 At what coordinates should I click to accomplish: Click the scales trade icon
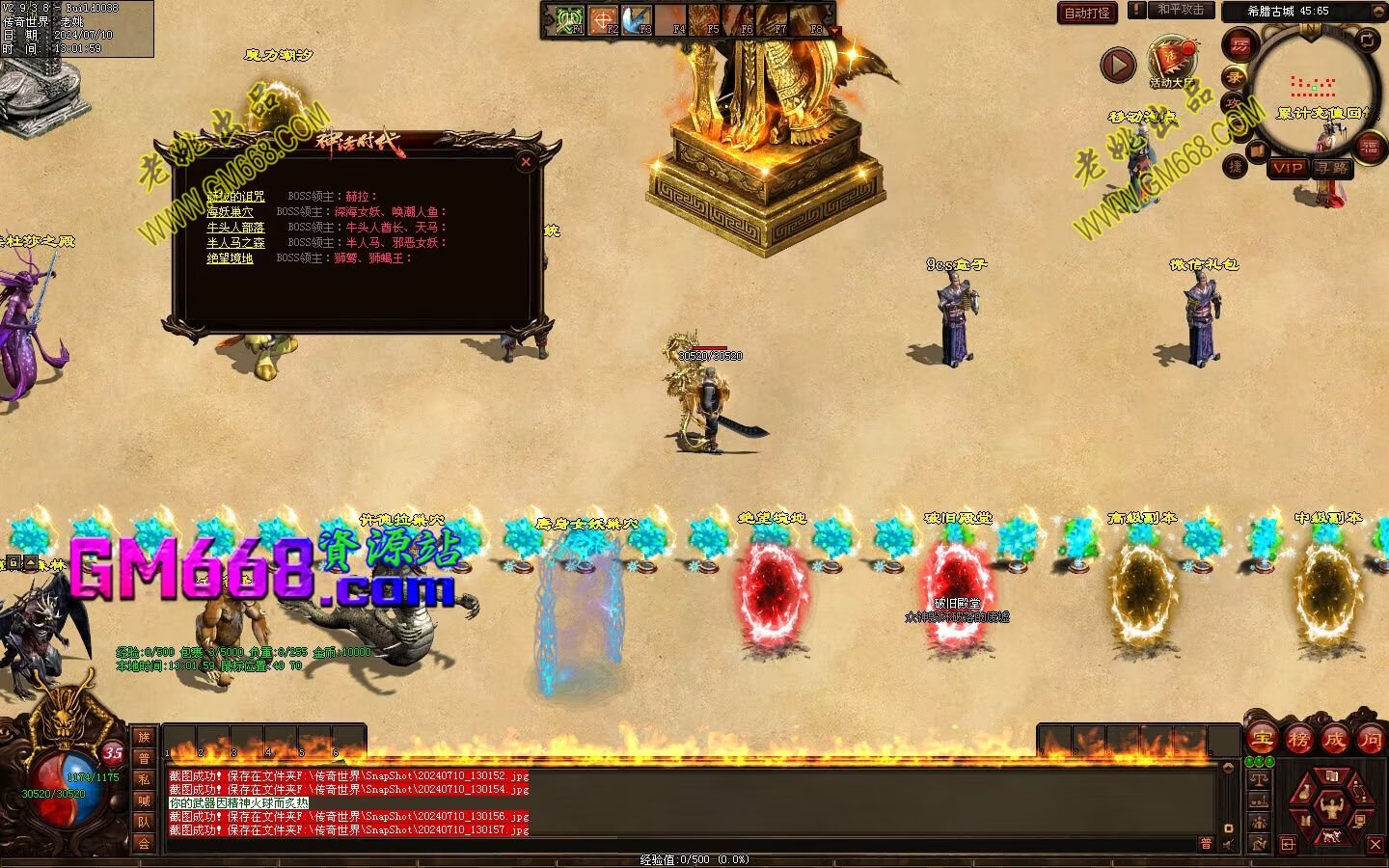pos(1259,777)
